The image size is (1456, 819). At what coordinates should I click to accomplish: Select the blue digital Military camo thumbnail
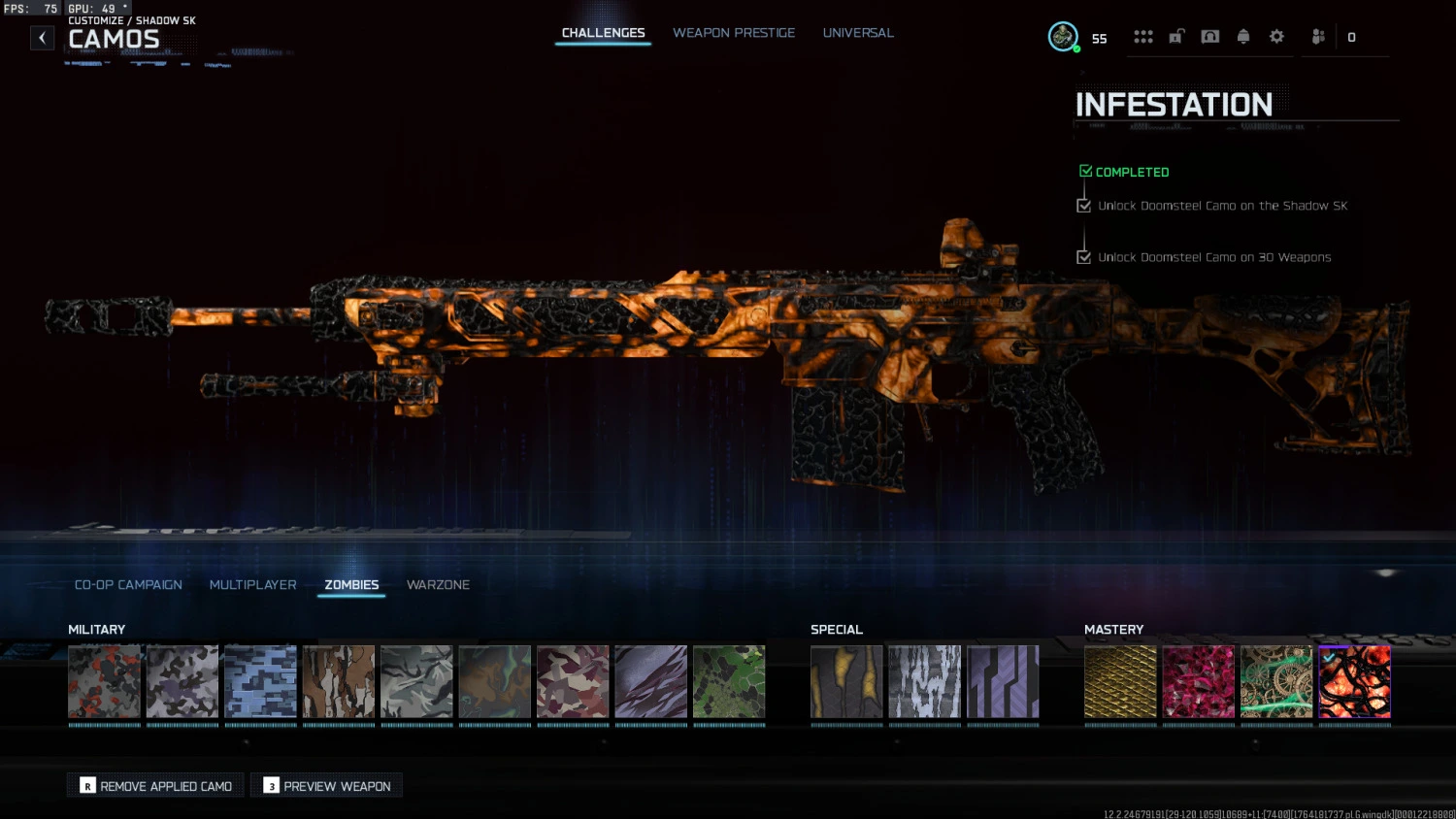click(260, 681)
